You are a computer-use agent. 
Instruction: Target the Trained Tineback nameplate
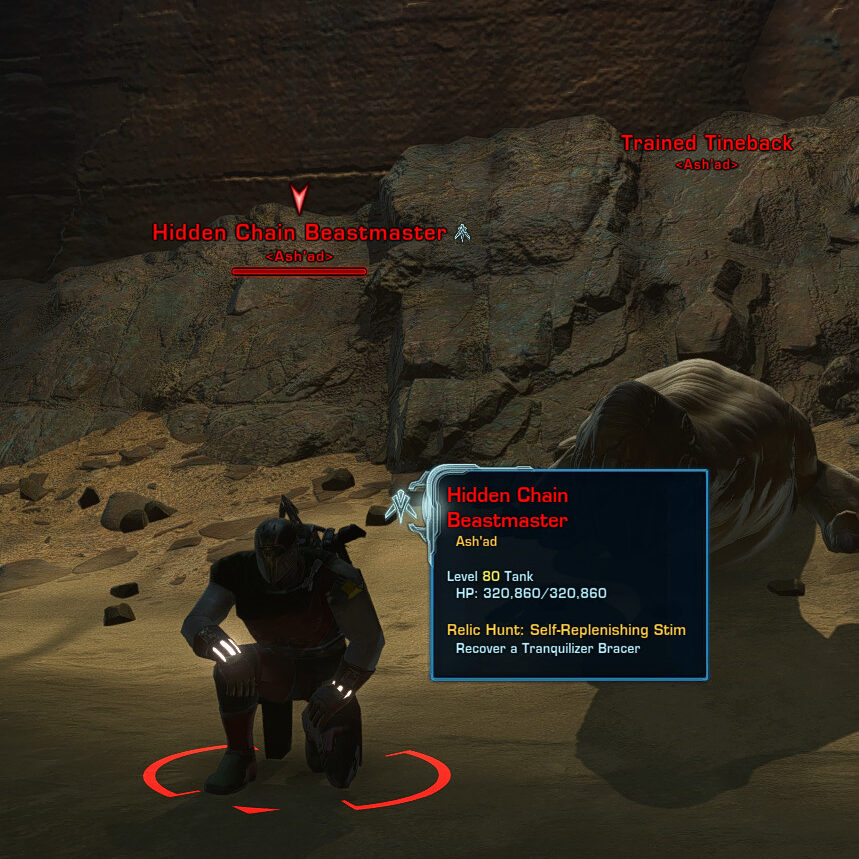706,144
